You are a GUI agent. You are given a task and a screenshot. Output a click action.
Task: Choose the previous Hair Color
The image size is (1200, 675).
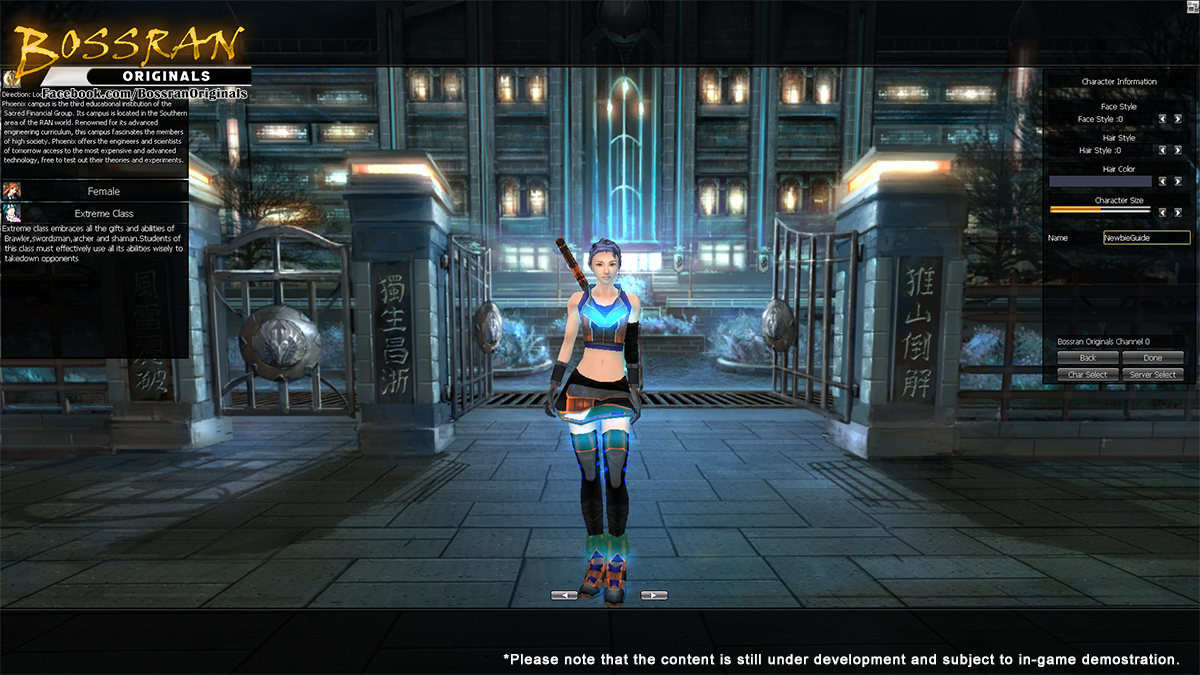click(x=1163, y=182)
